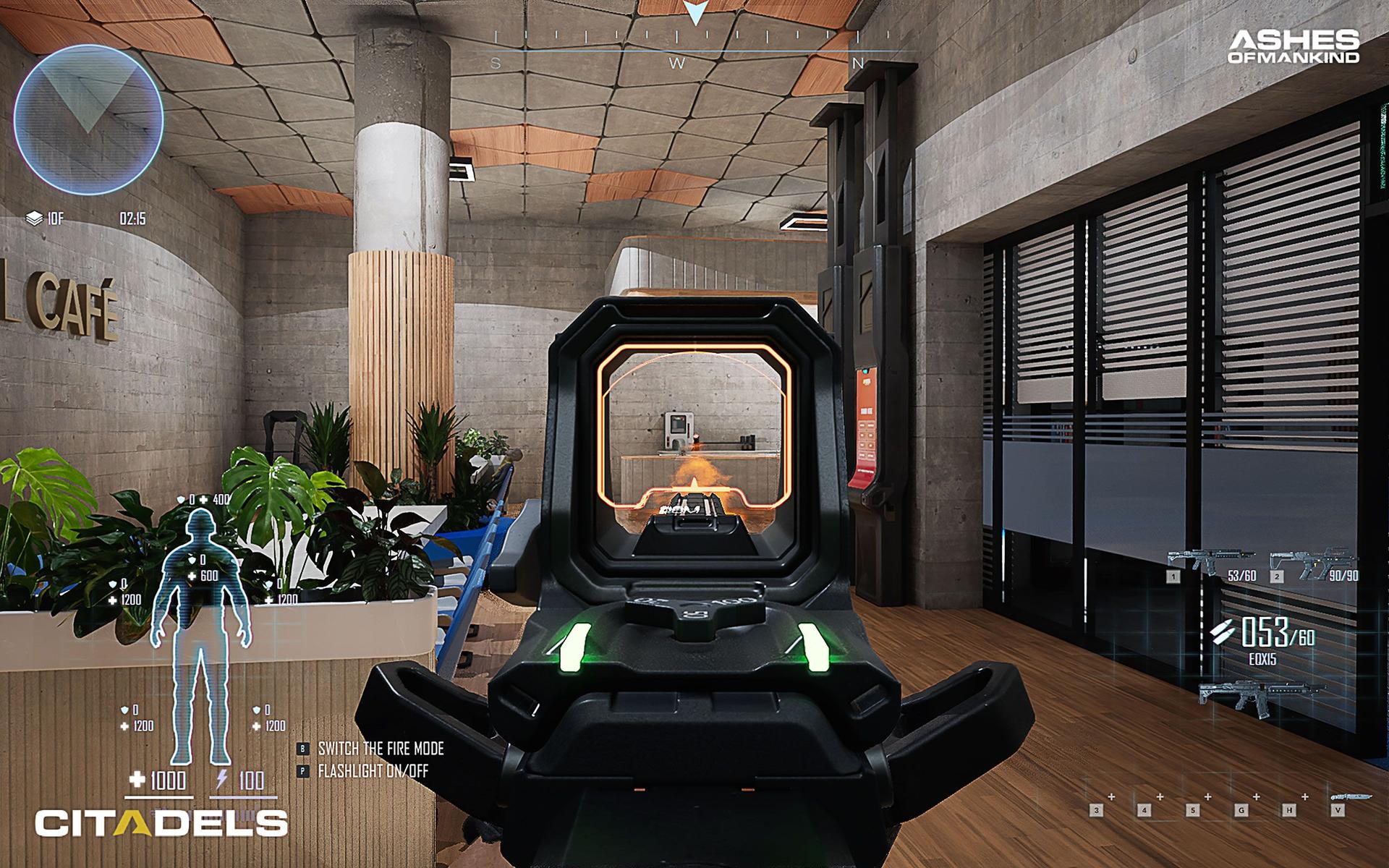
Task: Toggle the fire mode via the B key hint
Action: (302, 750)
